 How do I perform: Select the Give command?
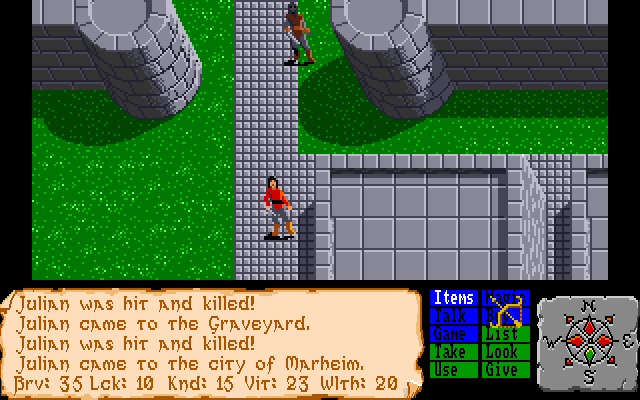pyautogui.click(x=506, y=370)
